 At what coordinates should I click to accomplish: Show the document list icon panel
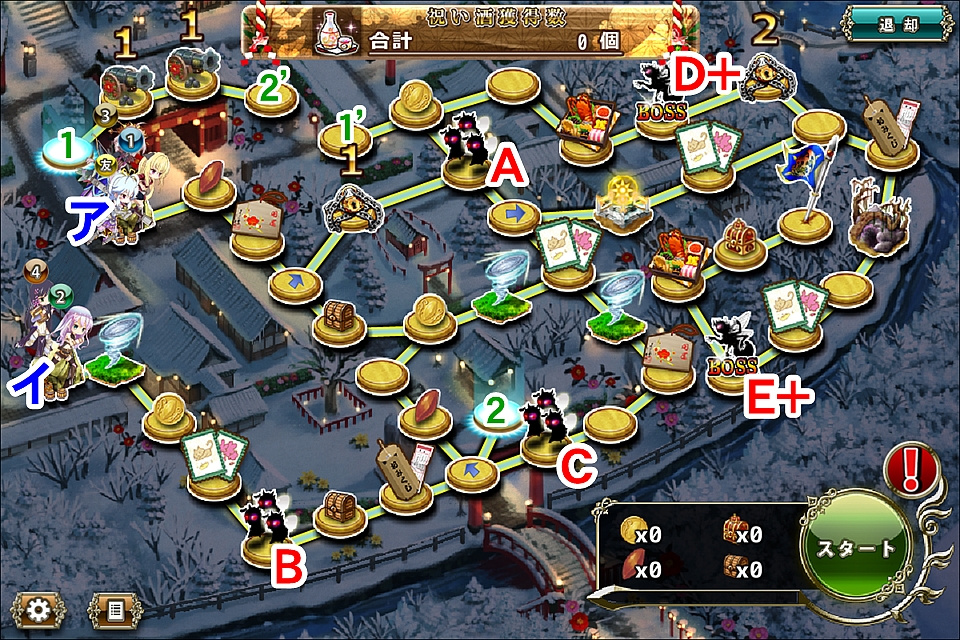click(x=113, y=609)
